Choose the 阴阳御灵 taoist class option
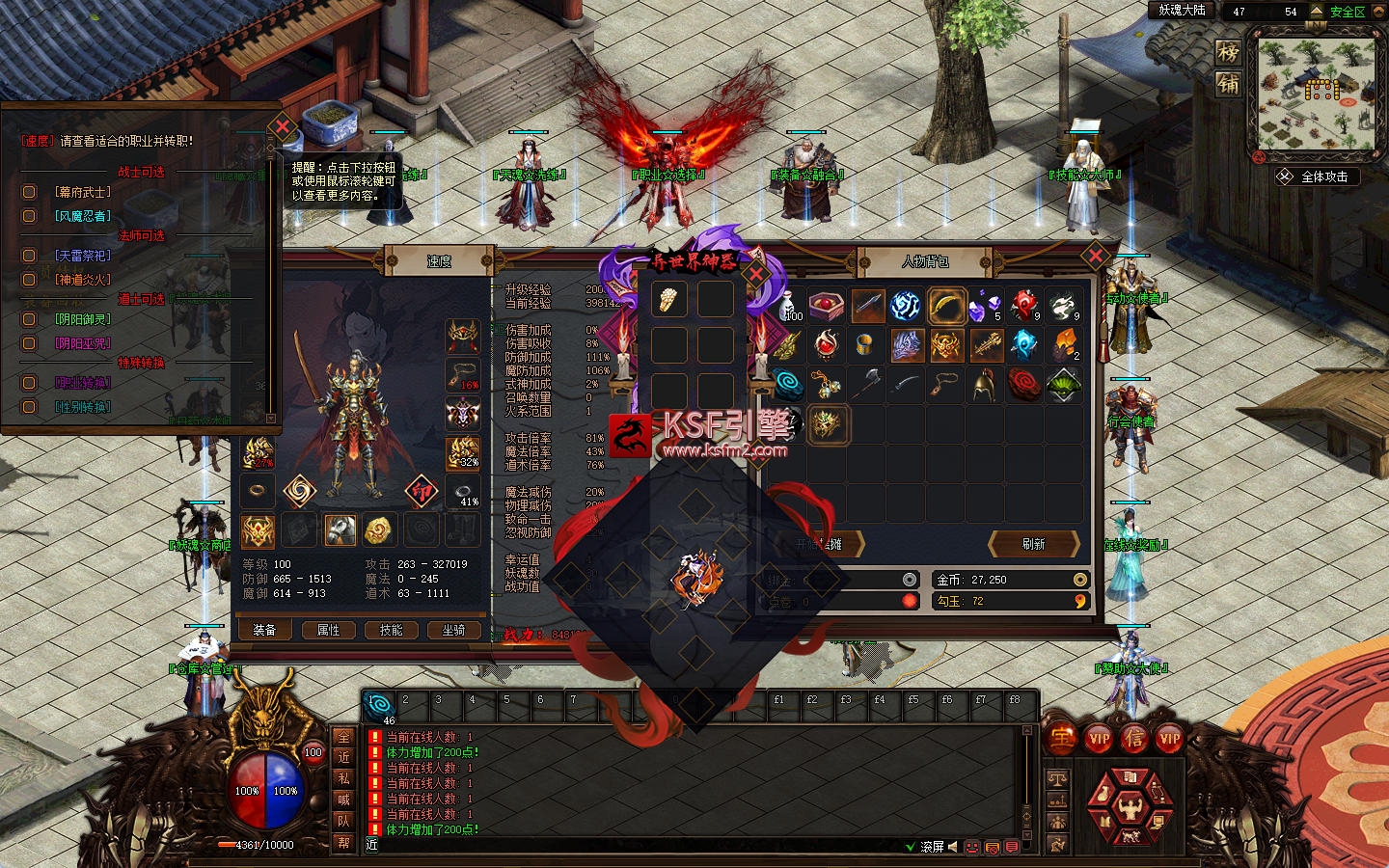The image size is (1389, 868). click(x=29, y=319)
